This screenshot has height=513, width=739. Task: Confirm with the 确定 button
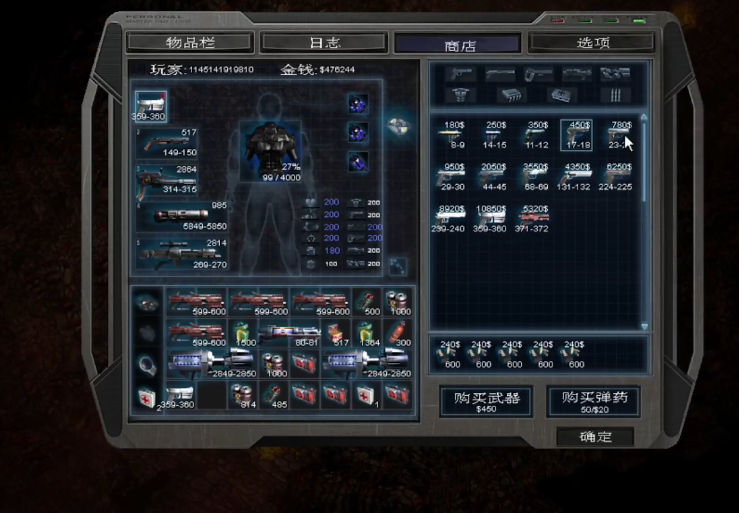[x=594, y=437]
